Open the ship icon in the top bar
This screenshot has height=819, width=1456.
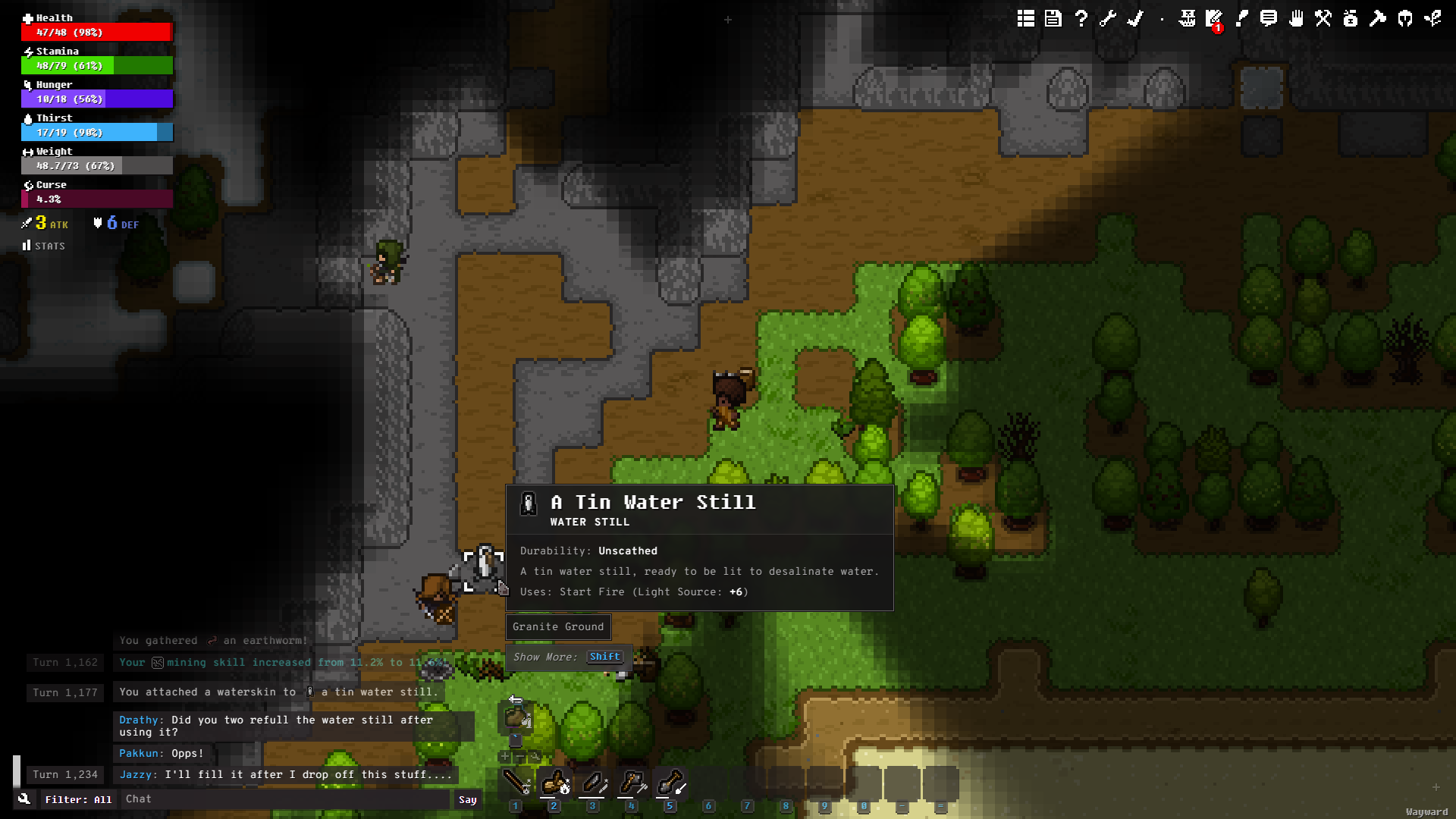(1188, 18)
